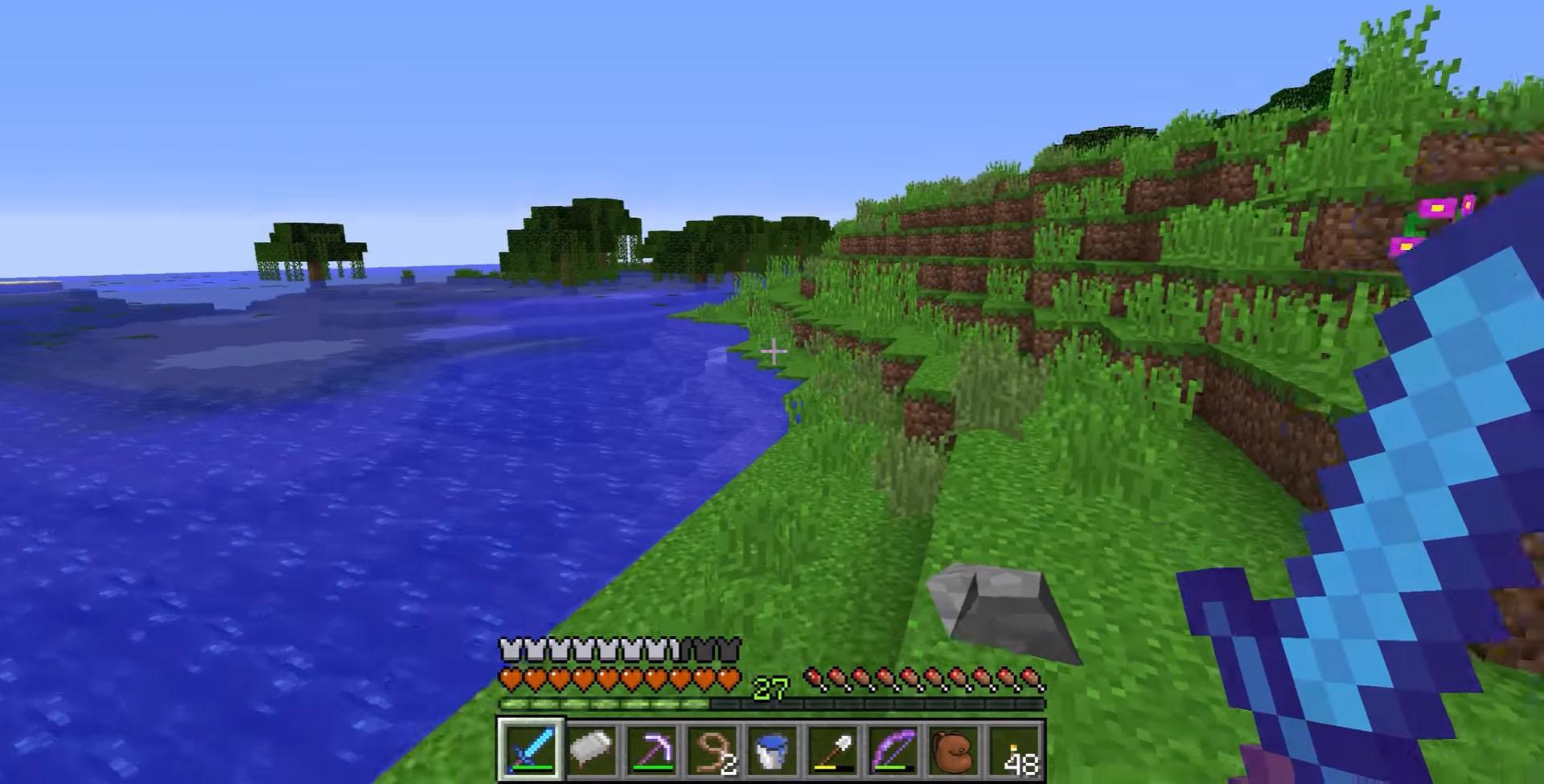This screenshot has width=1544, height=784.
Task: Click the crosshair at the center of the screen
Action: coord(774,350)
